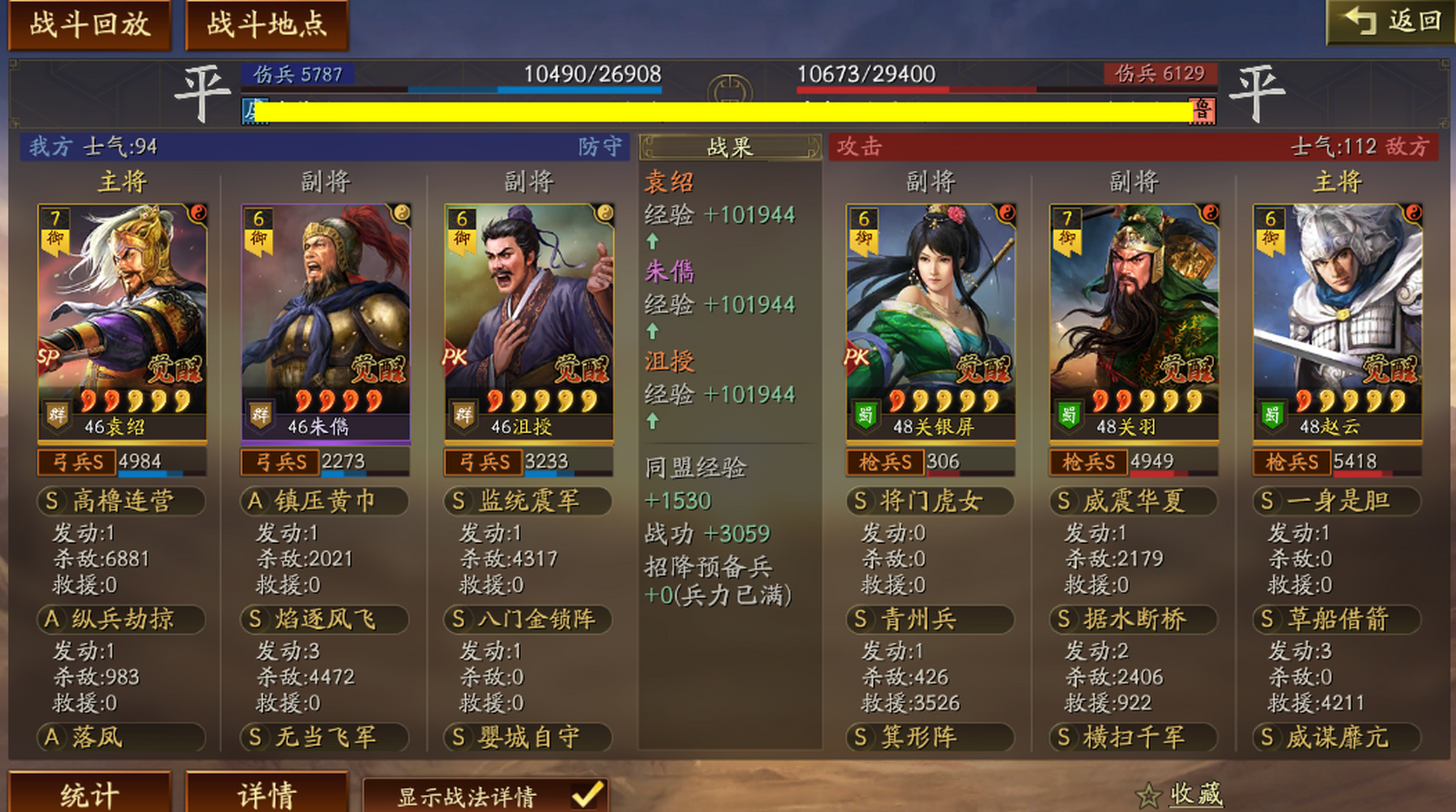Open the 战斗回放 battle replay
The image size is (1456, 812).
coord(89,24)
